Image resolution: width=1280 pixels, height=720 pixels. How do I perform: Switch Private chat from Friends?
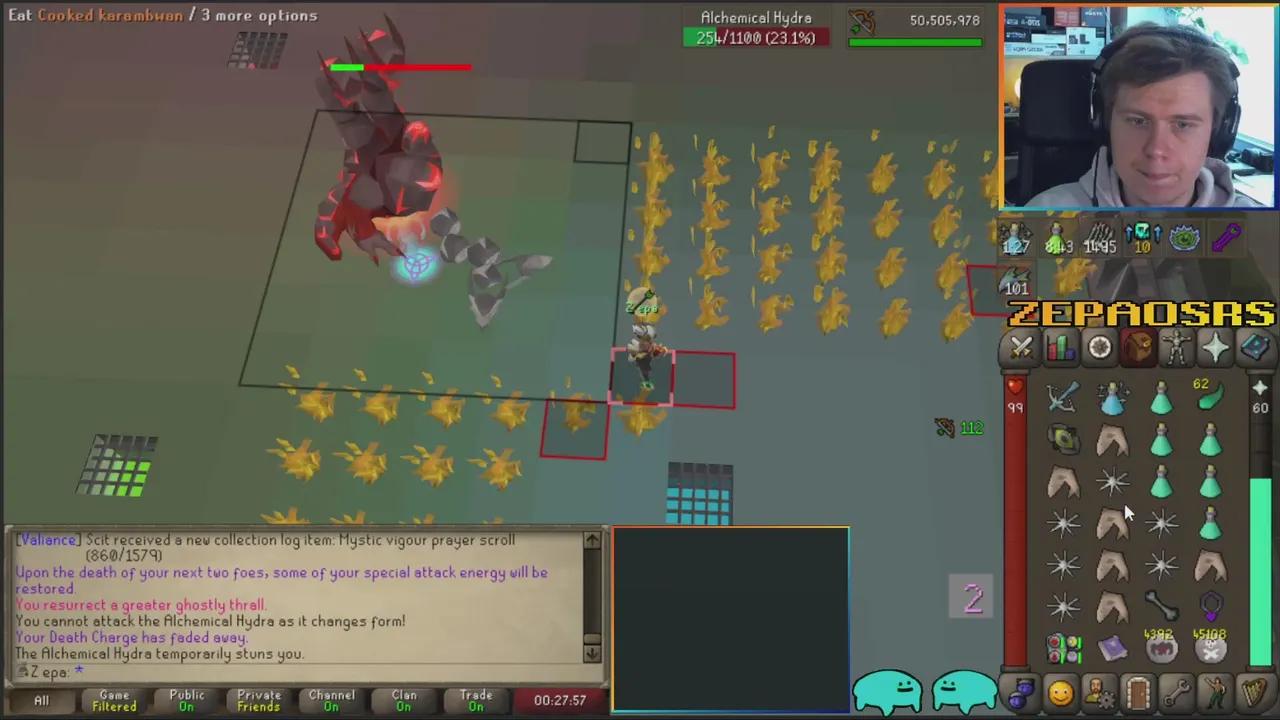click(258, 697)
